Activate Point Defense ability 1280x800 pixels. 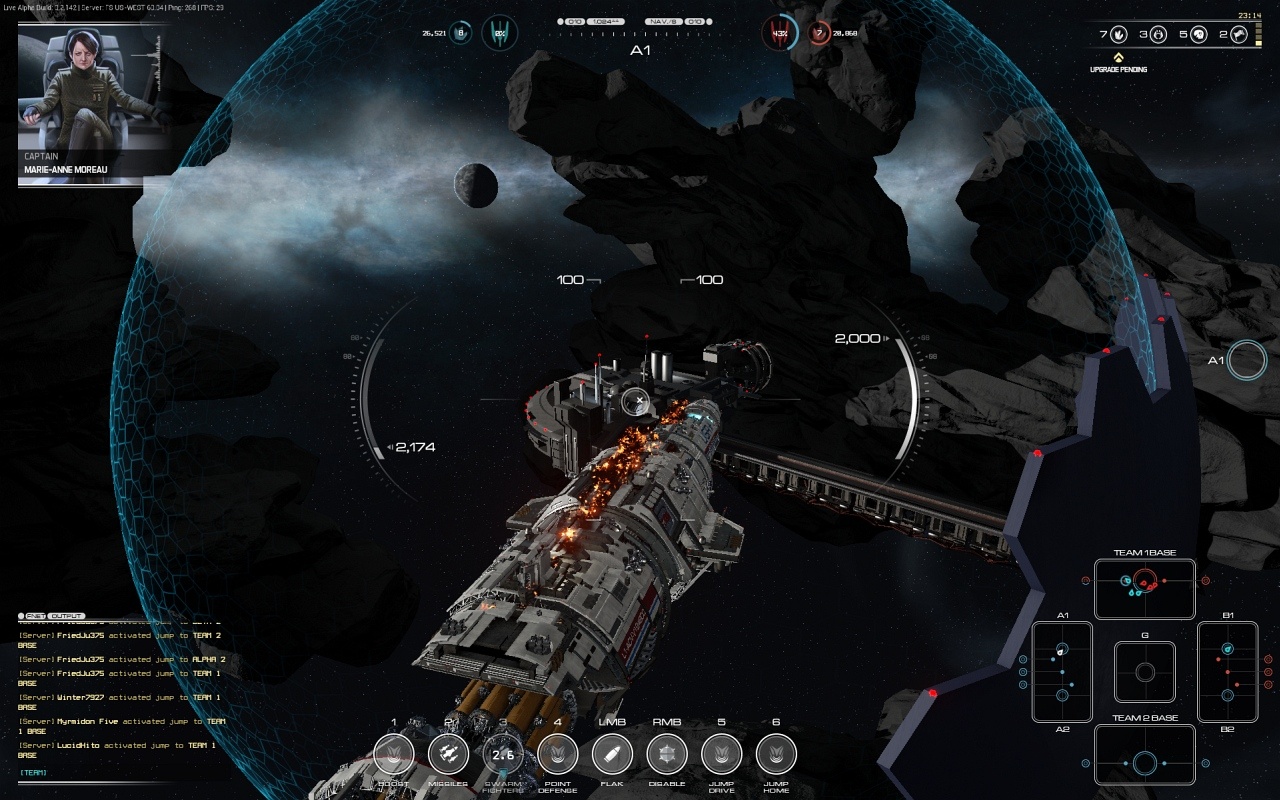(558, 754)
